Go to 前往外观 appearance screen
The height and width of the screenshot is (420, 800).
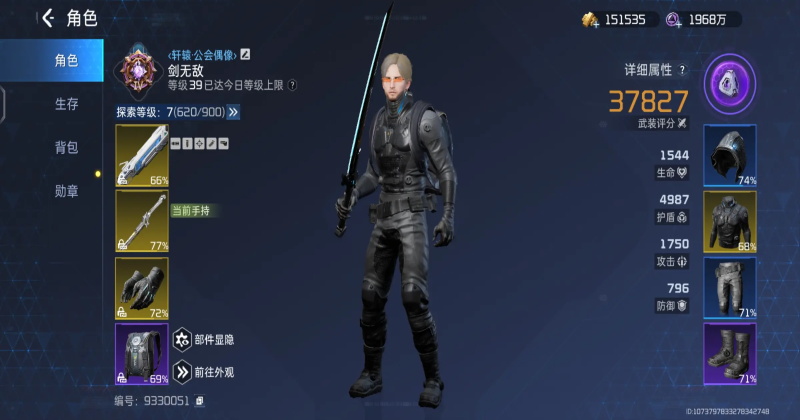(x=184, y=373)
